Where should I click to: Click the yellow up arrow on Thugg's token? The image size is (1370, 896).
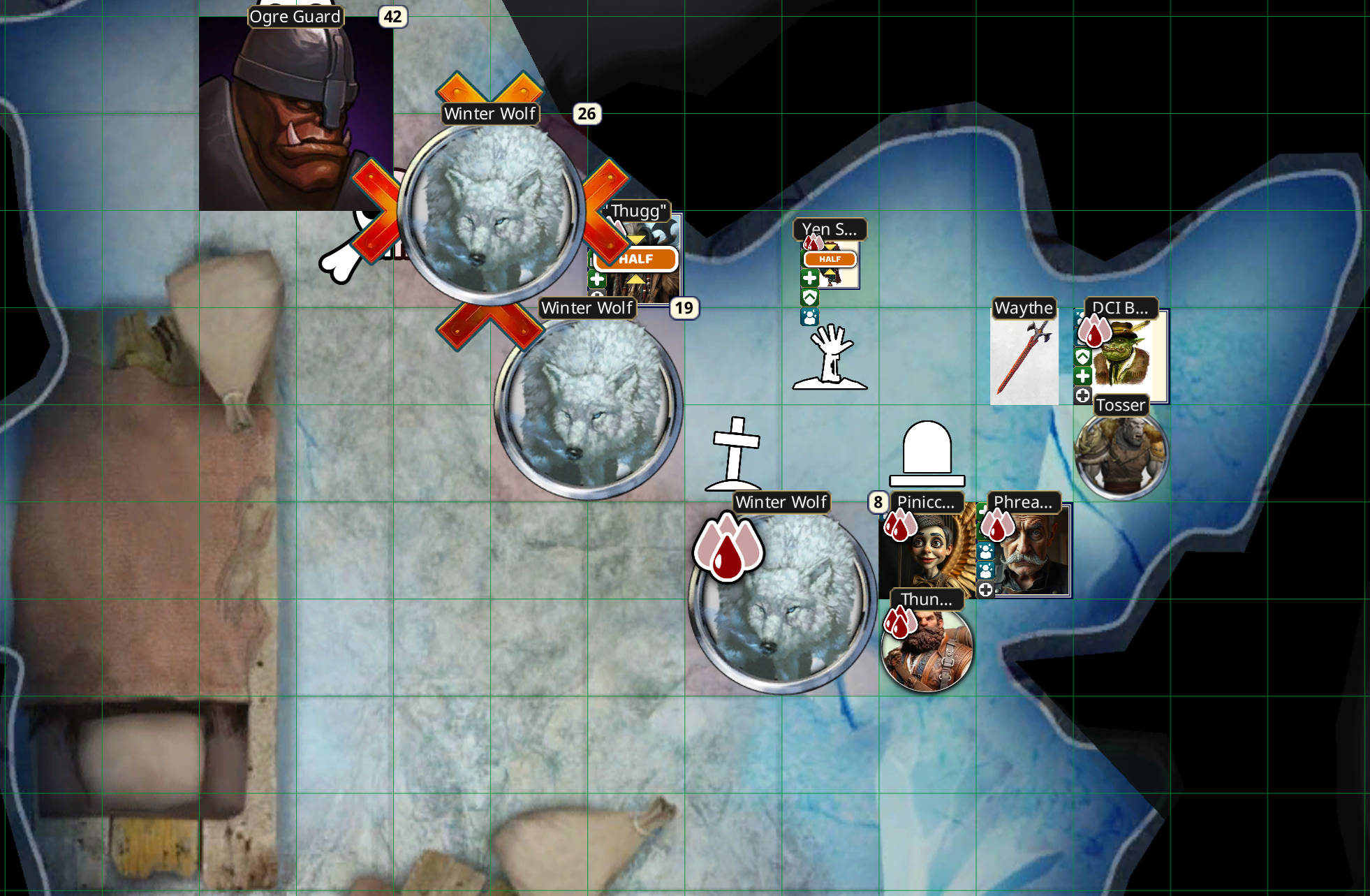[x=635, y=280]
